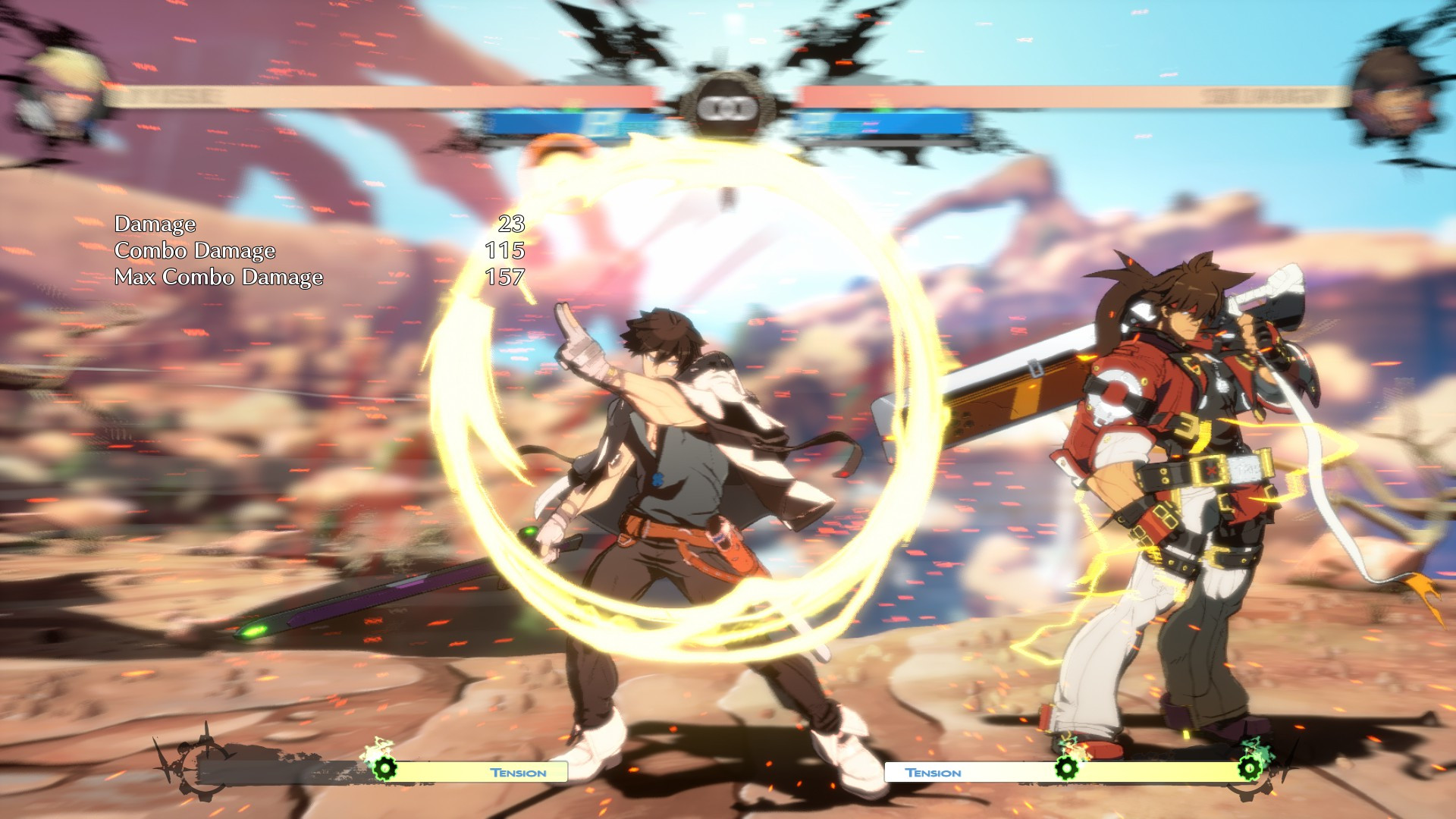Toggle the Combo Damage counter
The image size is (1456, 819).
click(196, 250)
